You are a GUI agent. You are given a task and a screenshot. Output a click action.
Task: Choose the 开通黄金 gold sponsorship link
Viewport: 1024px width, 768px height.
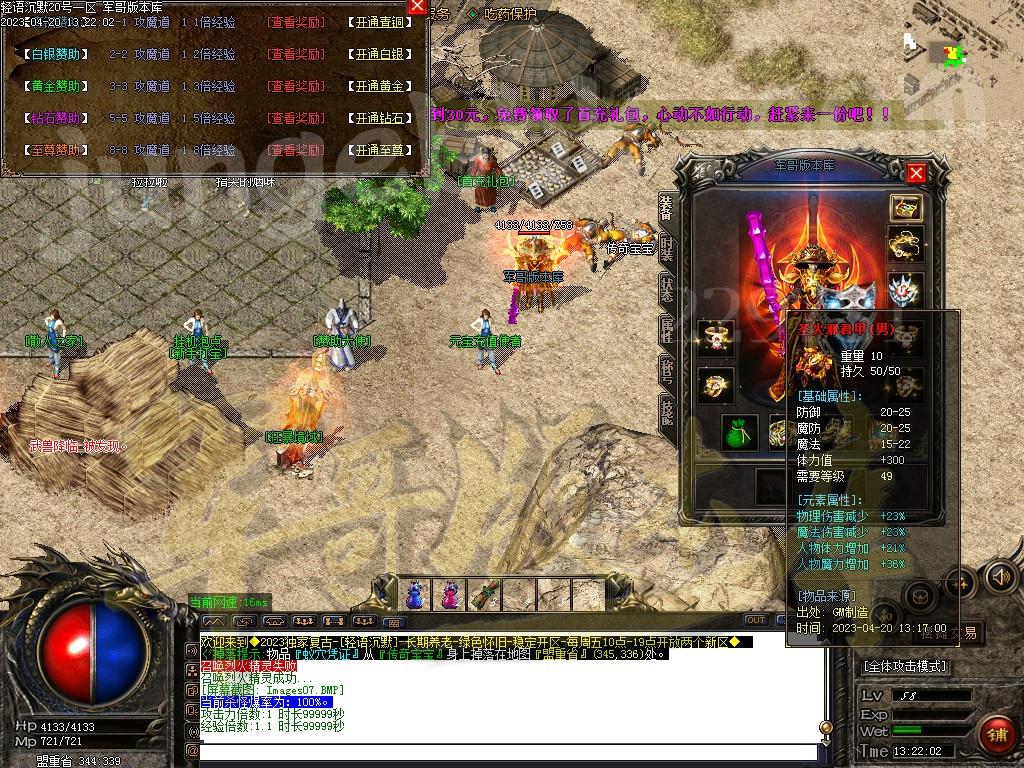[x=380, y=87]
